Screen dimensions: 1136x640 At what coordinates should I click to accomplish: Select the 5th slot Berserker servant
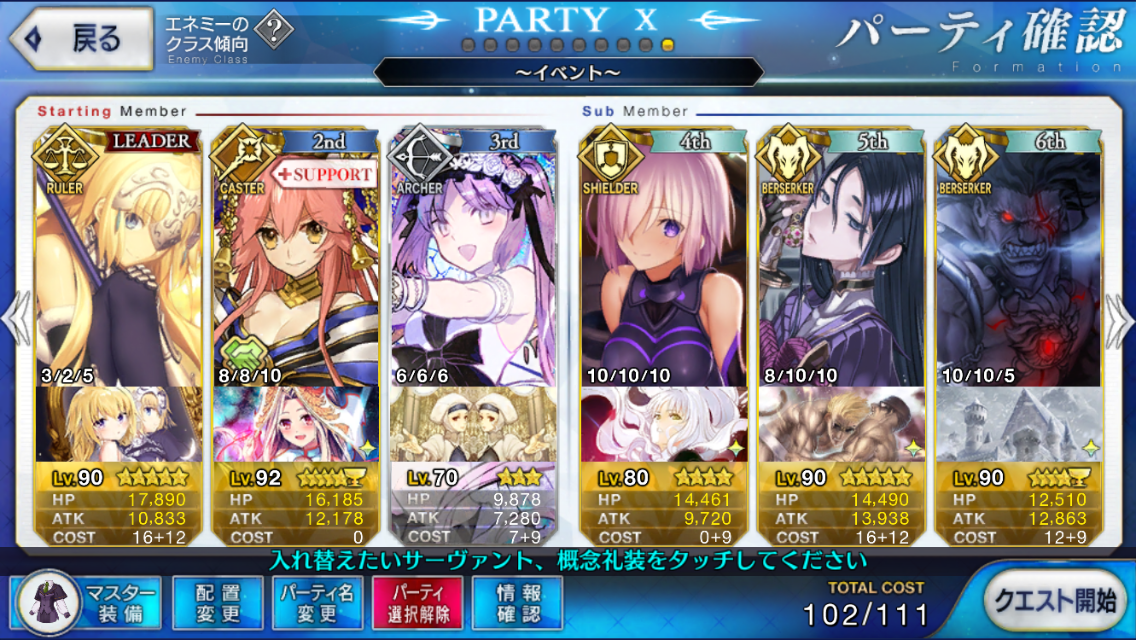pyautogui.click(x=842, y=260)
